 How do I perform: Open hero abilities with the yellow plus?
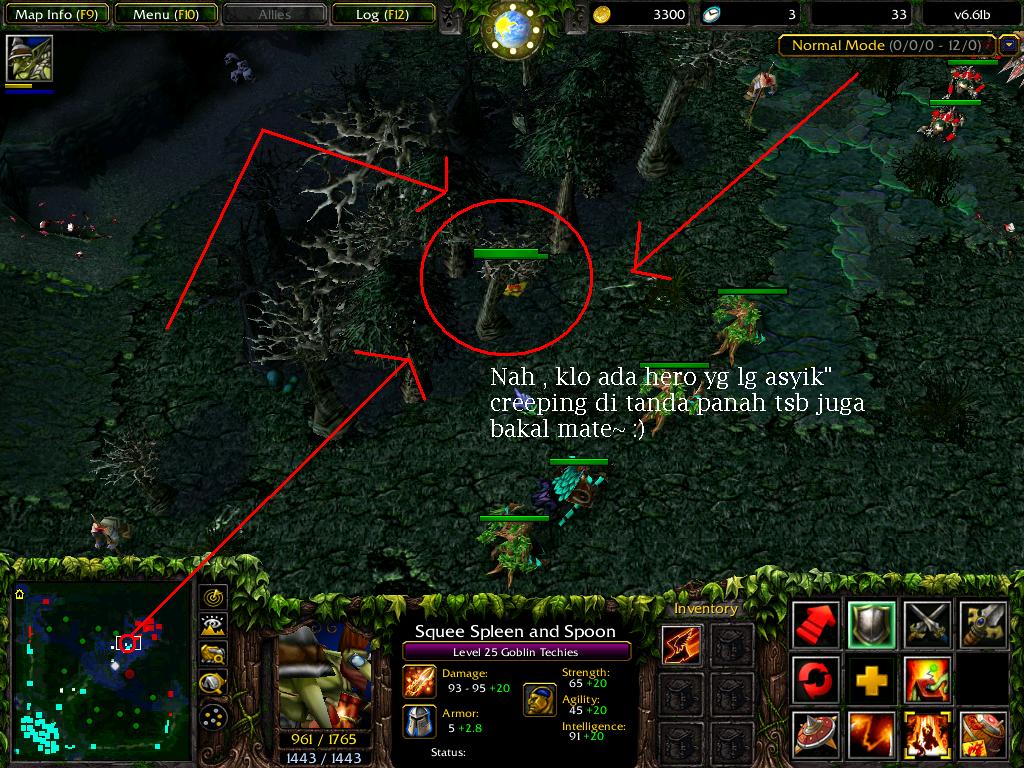(871, 680)
